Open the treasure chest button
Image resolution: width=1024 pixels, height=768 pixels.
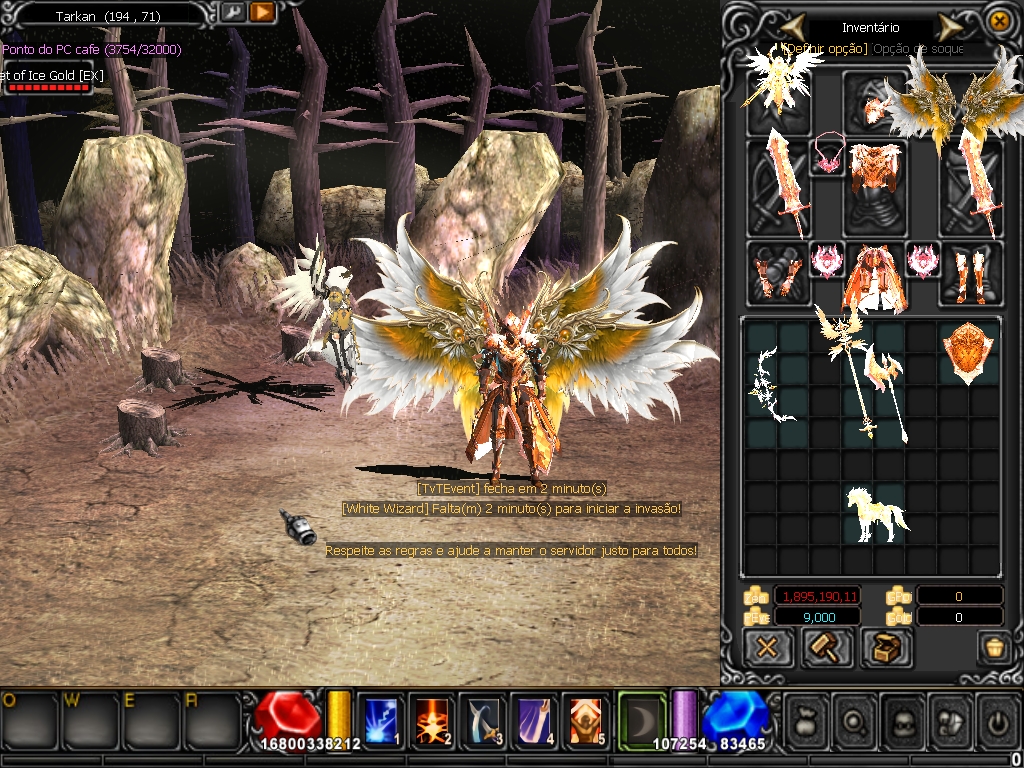click(886, 647)
